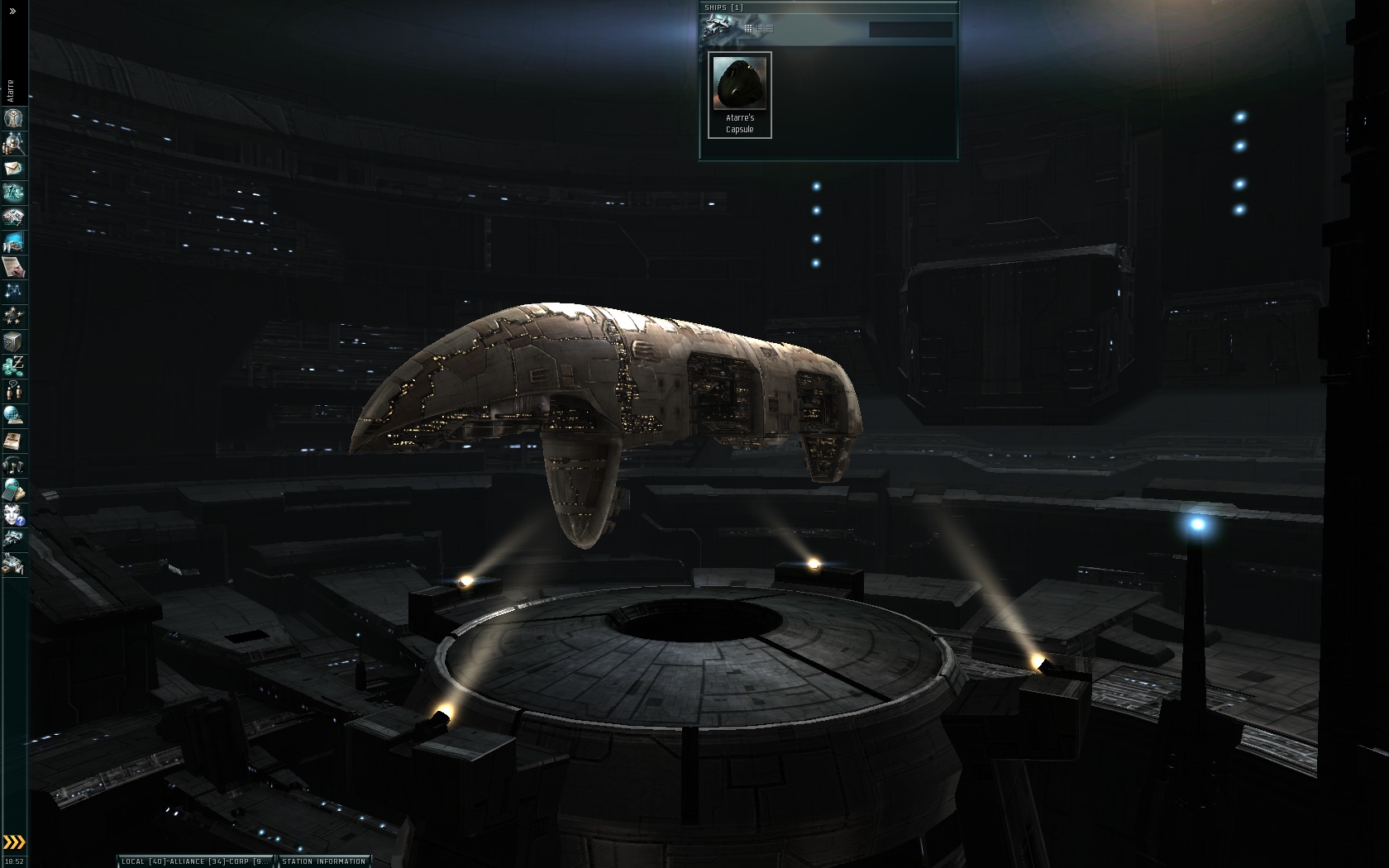
Task: Open the wallet with coins and Z
Action: click(x=13, y=365)
